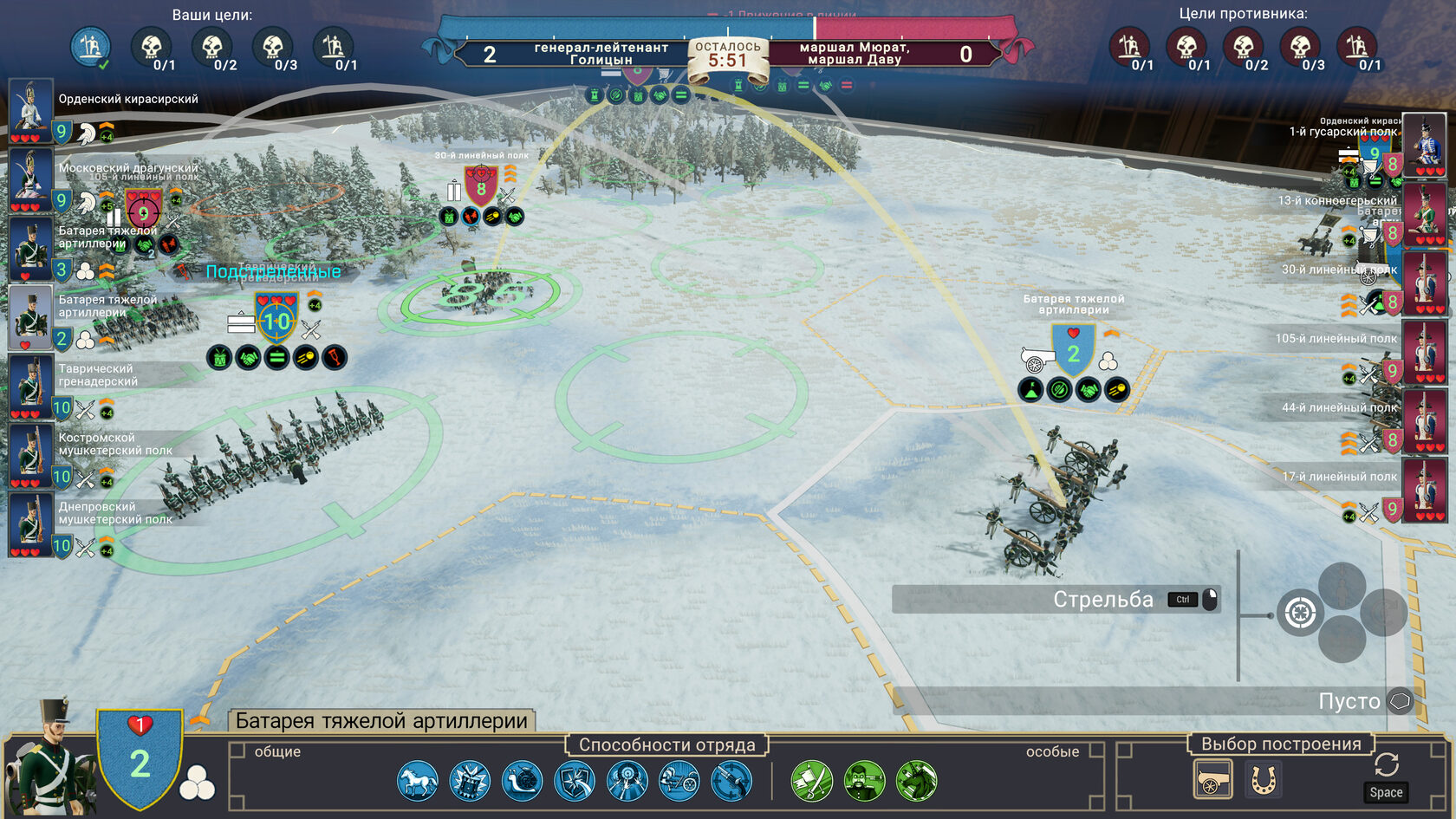Activate the blue cannon ability icon
The image size is (1456, 819).
click(679, 781)
